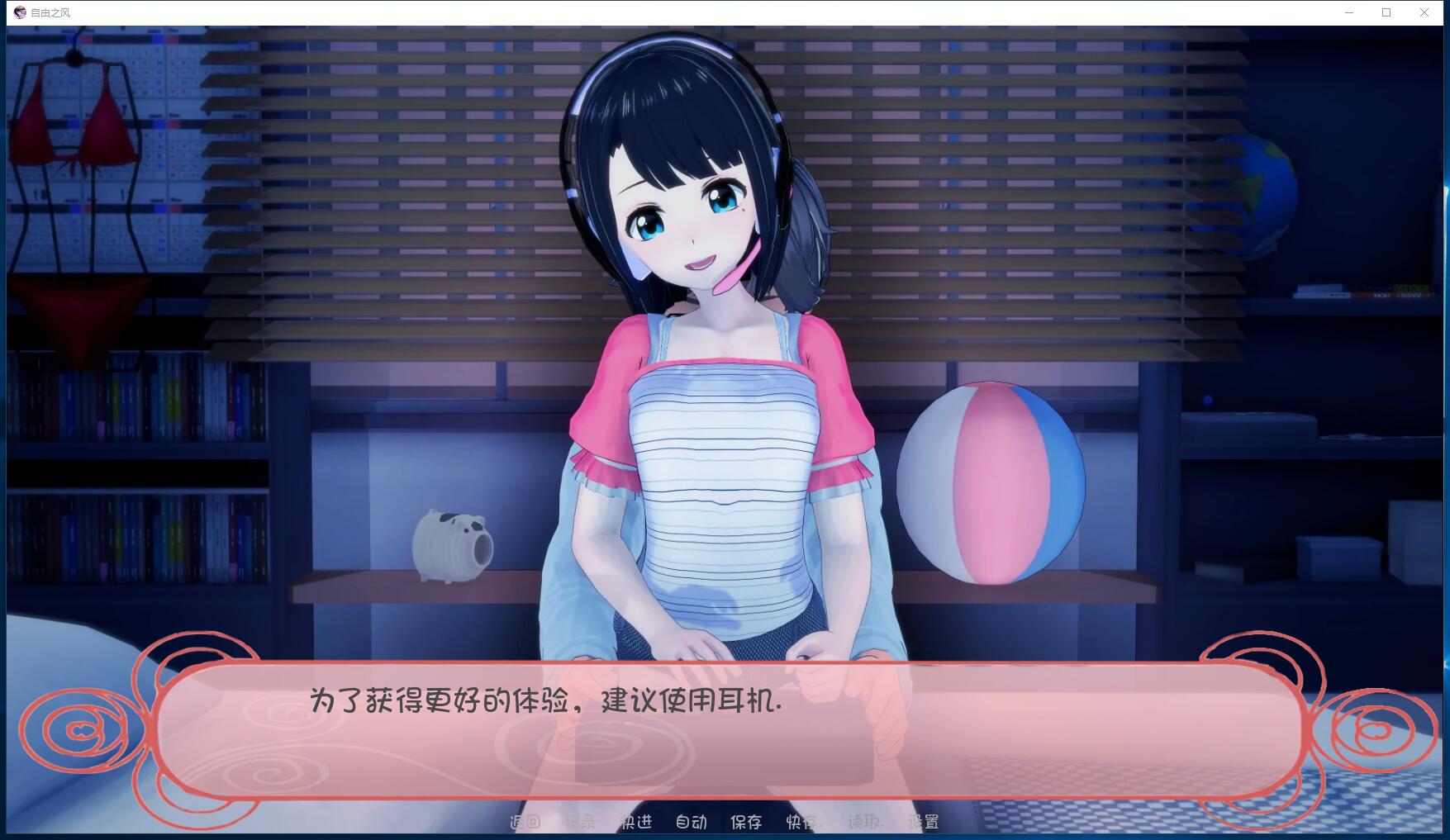Screen dimensions: 1450x840
Task: Toggle 快存 quick save
Action: pyautogui.click(x=802, y=822)
